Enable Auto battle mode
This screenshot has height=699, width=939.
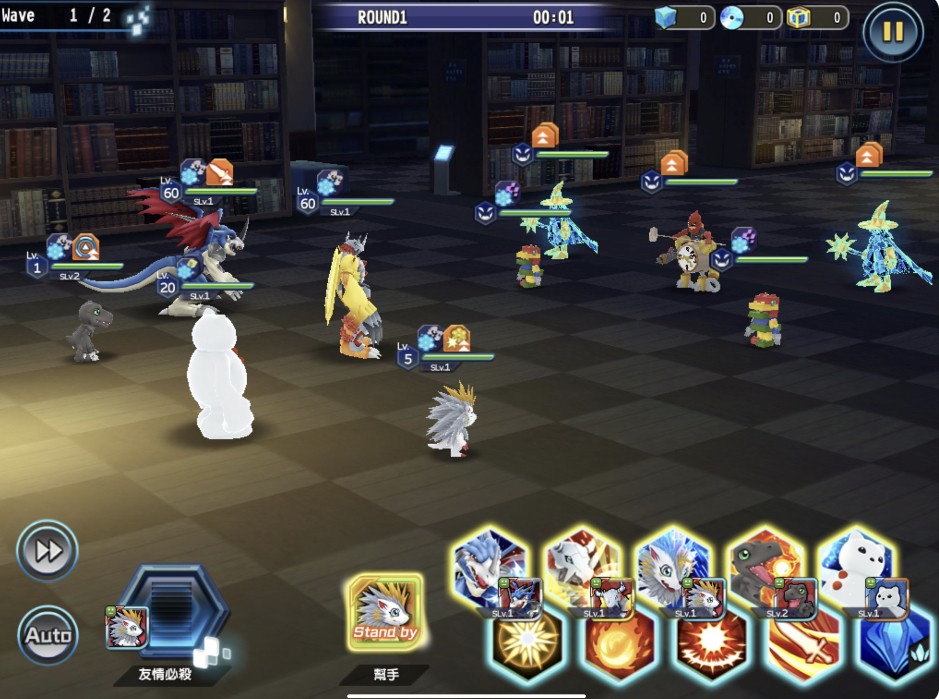point(47,635)
